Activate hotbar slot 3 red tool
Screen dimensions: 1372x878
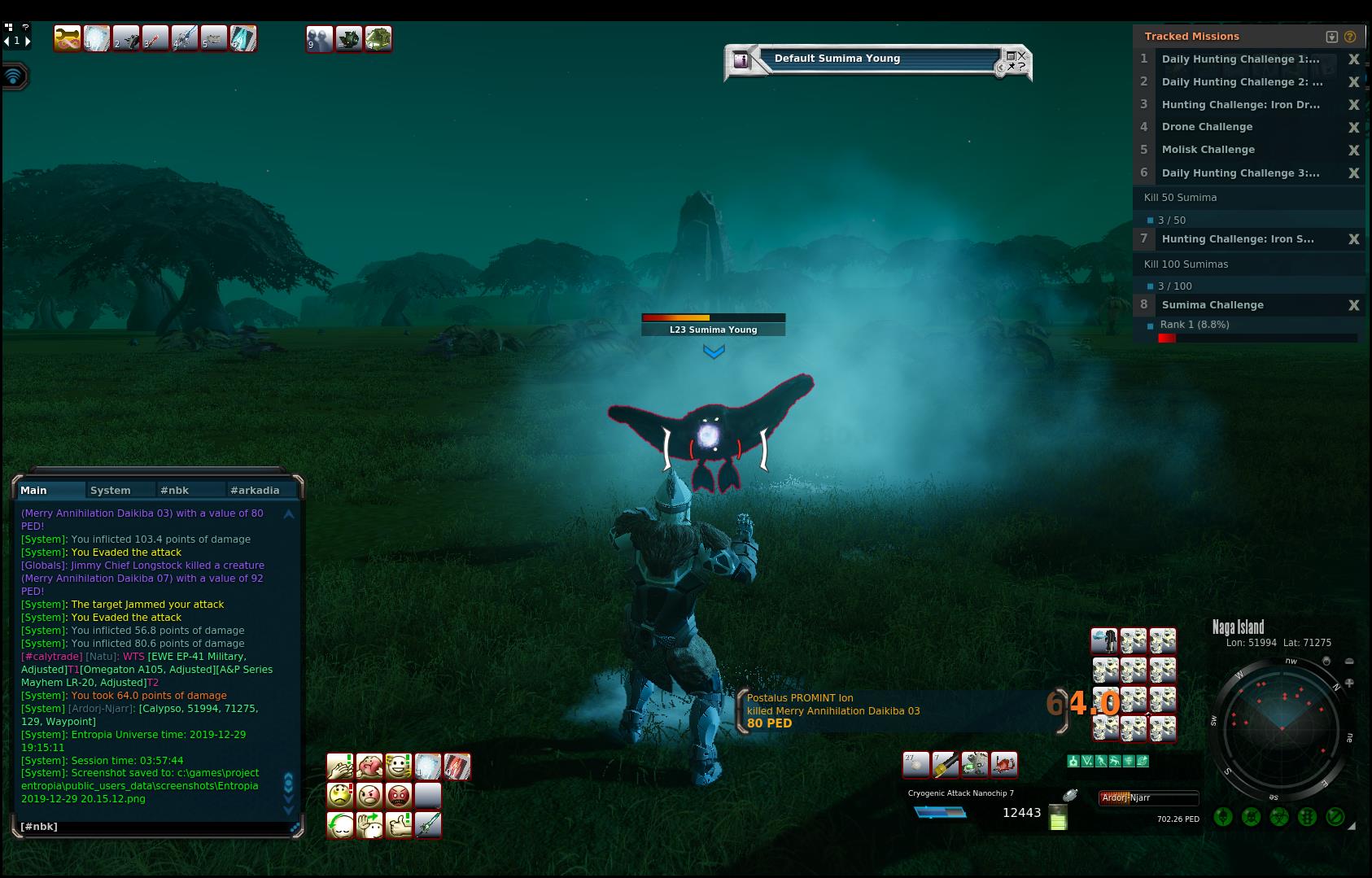pos(155,38)
